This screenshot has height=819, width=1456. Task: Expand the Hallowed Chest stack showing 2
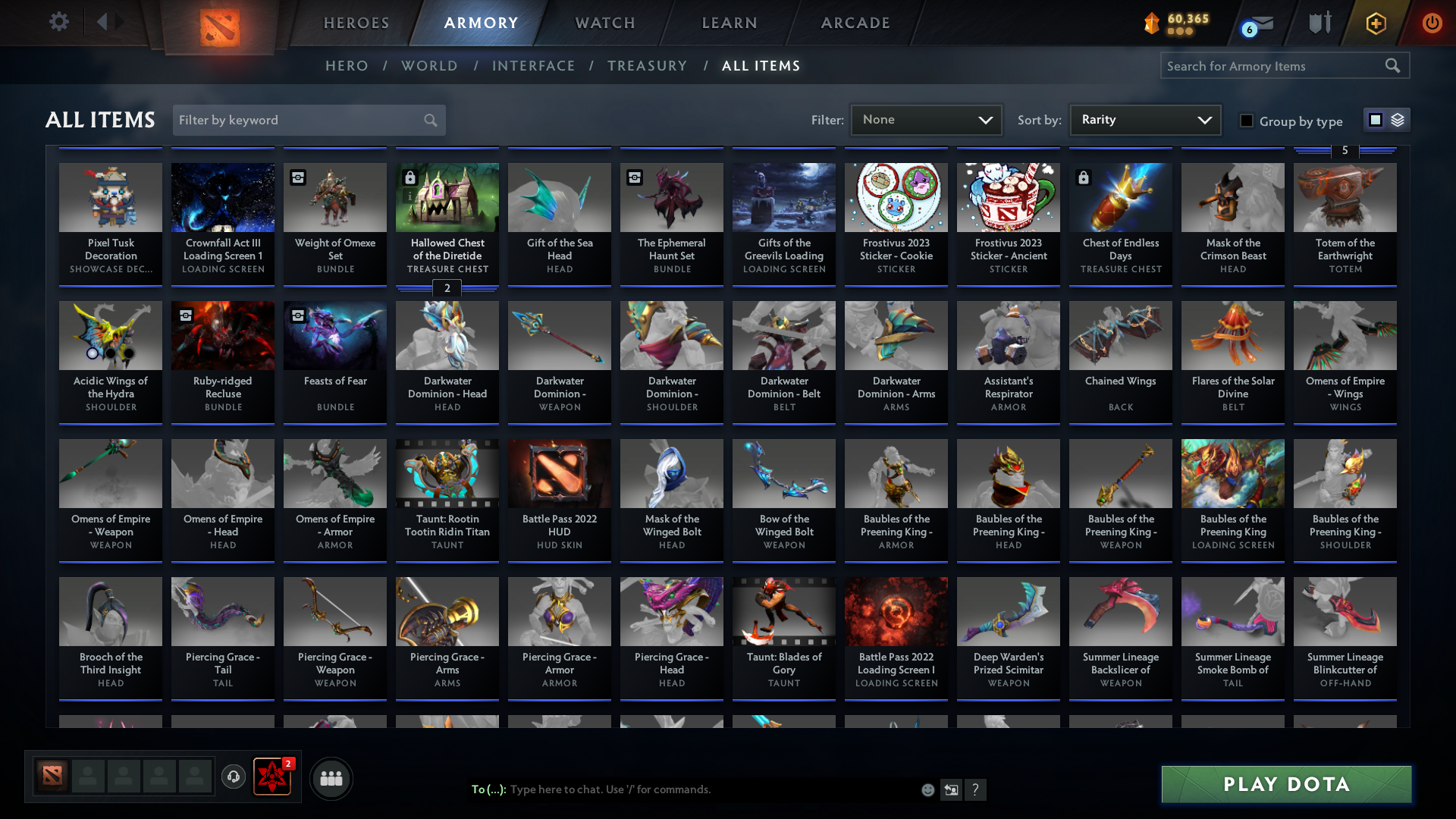[447, 289]
